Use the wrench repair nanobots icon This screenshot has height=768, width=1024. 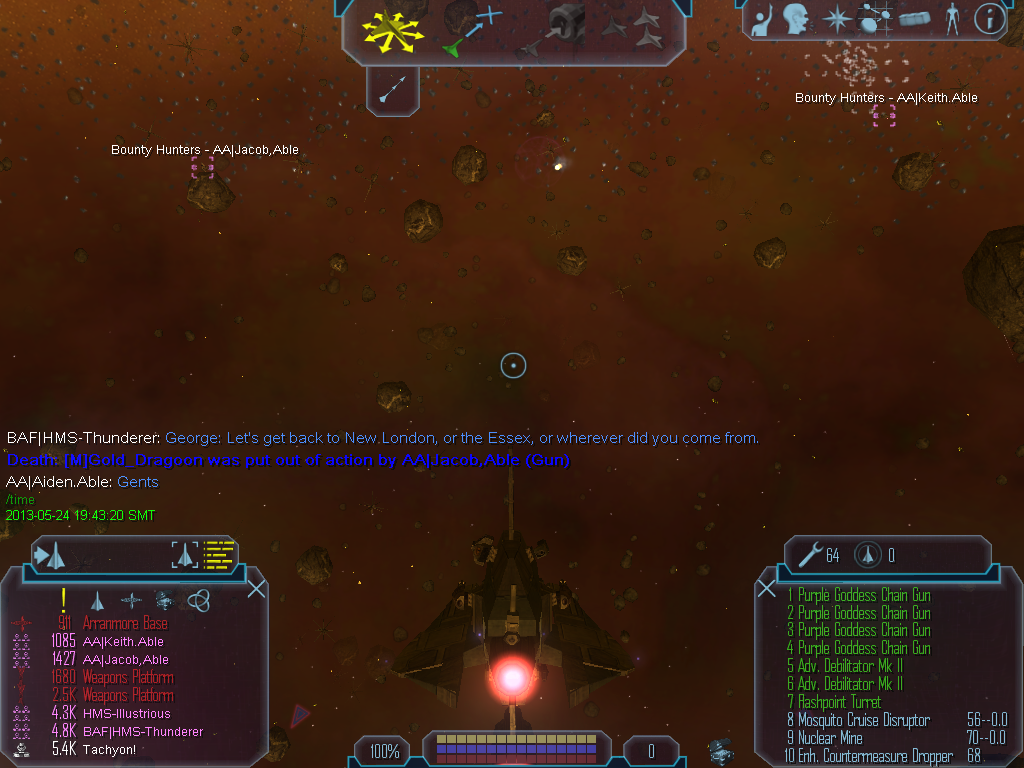(x=805, y=555)
